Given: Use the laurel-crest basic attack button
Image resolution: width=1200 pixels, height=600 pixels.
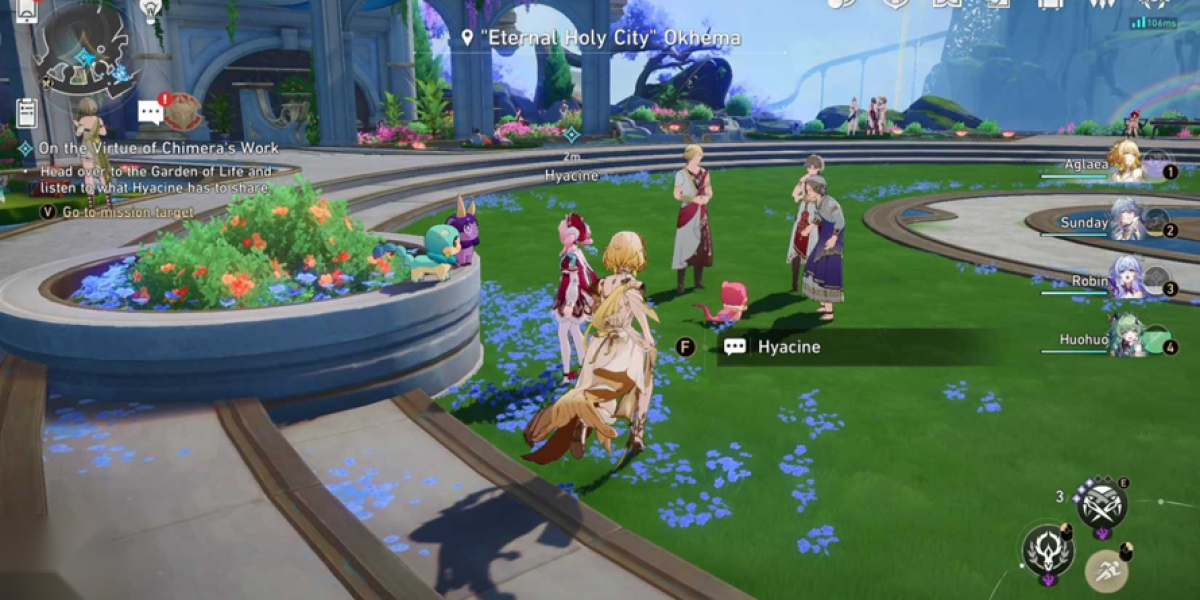Looking at the screenshot, I should coord(1047,551).
